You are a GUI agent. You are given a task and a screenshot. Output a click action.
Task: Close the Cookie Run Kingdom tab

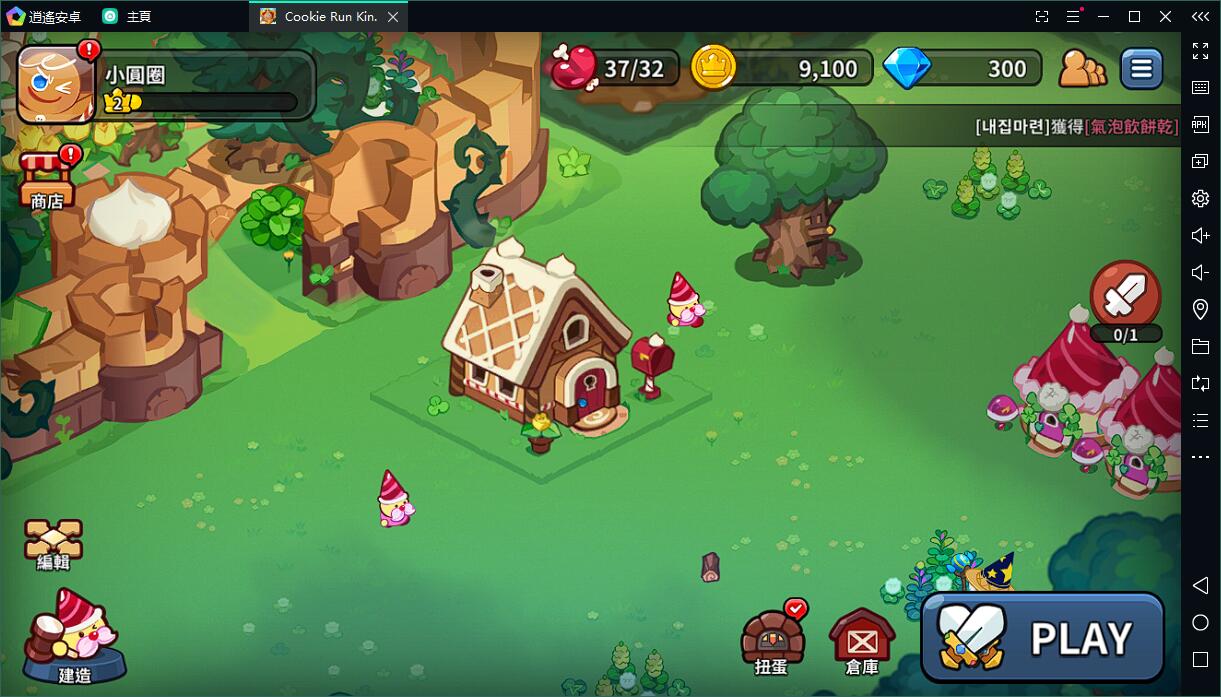point(393,17)
